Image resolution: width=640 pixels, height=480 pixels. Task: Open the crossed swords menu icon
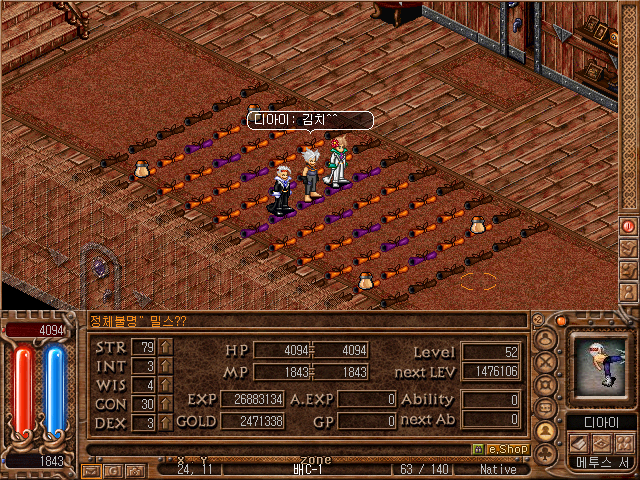point(547,361)
